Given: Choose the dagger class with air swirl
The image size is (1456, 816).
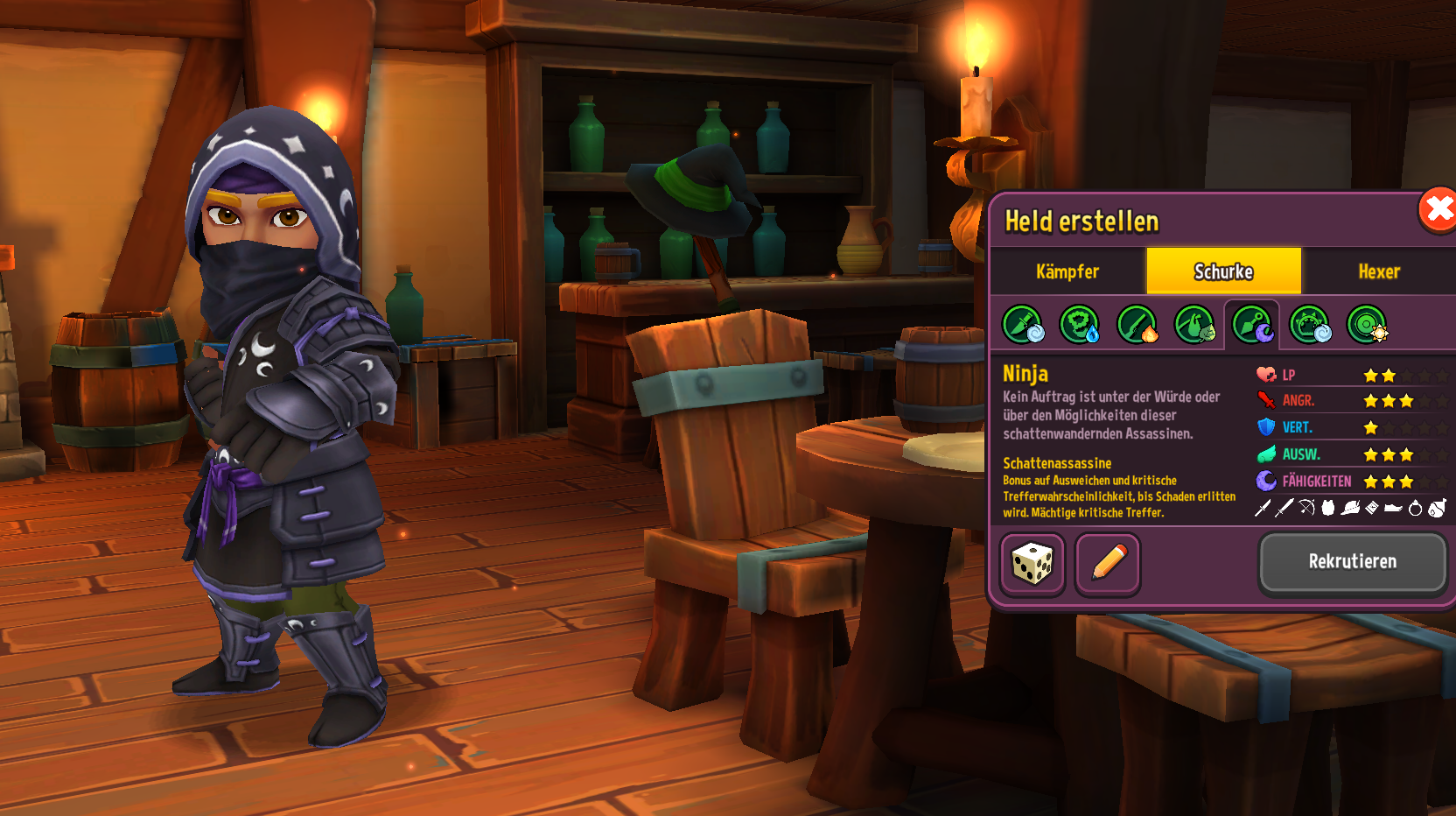Looking at the screenshot, I should [1022, 324].
